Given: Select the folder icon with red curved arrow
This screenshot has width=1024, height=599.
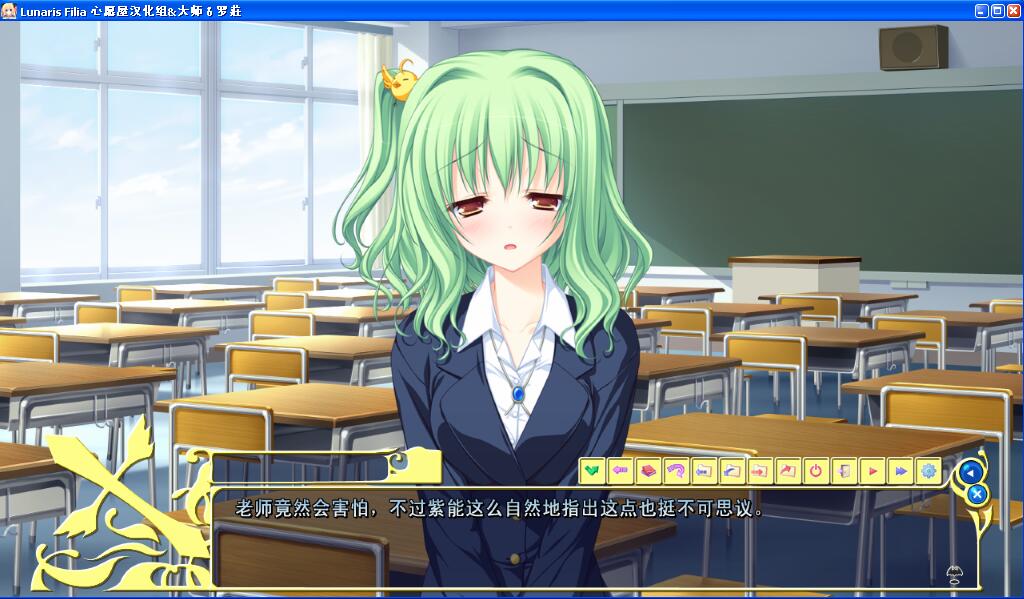Looking at the screenshot, I should [788, 470].
